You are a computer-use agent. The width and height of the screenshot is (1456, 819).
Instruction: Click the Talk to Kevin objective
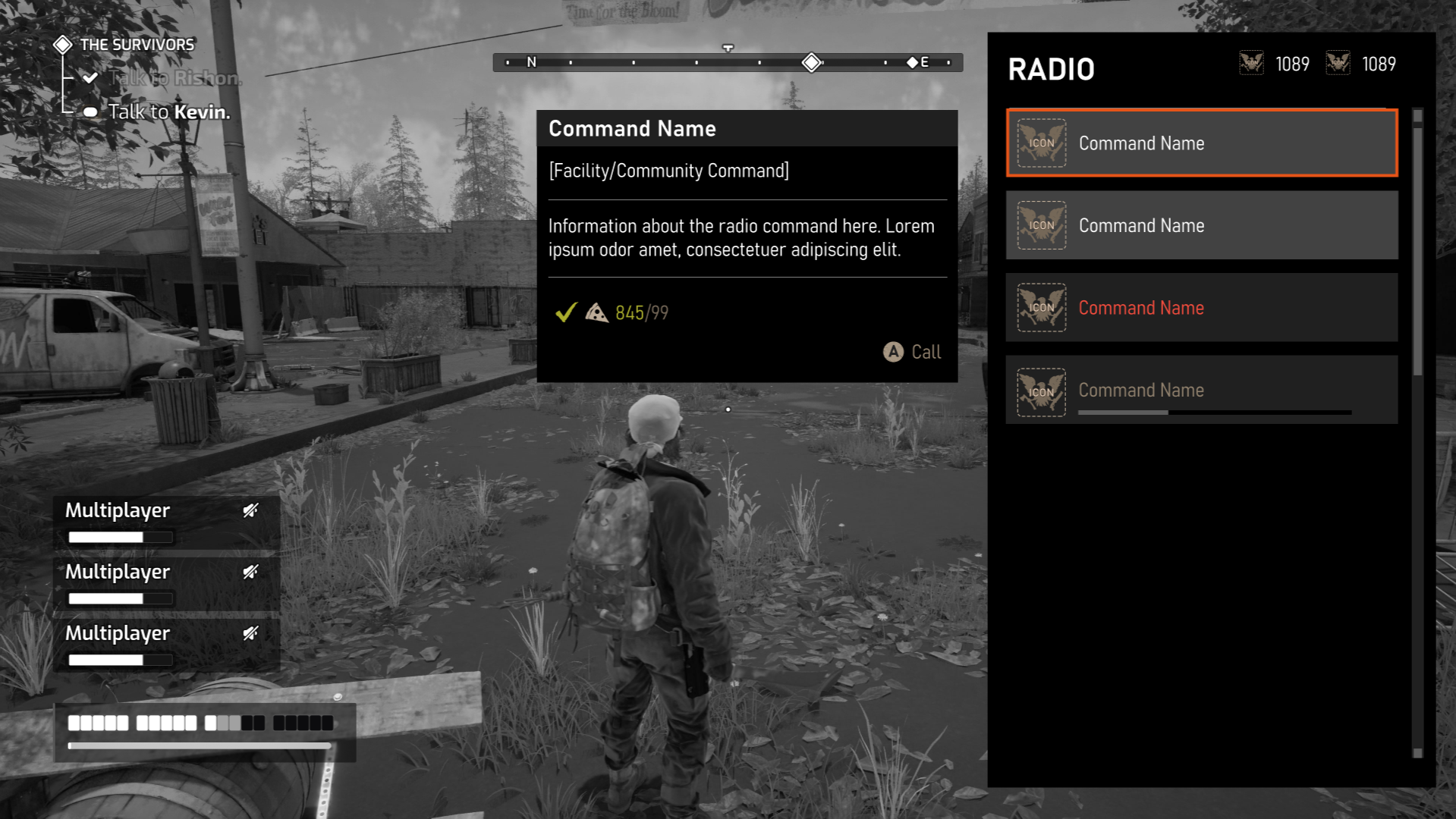click(x=168, y=112)
